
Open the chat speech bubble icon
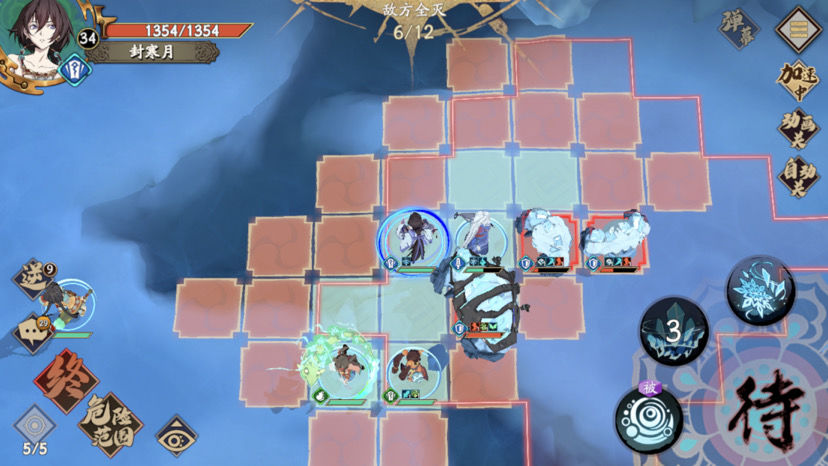(x=32, y=331)
